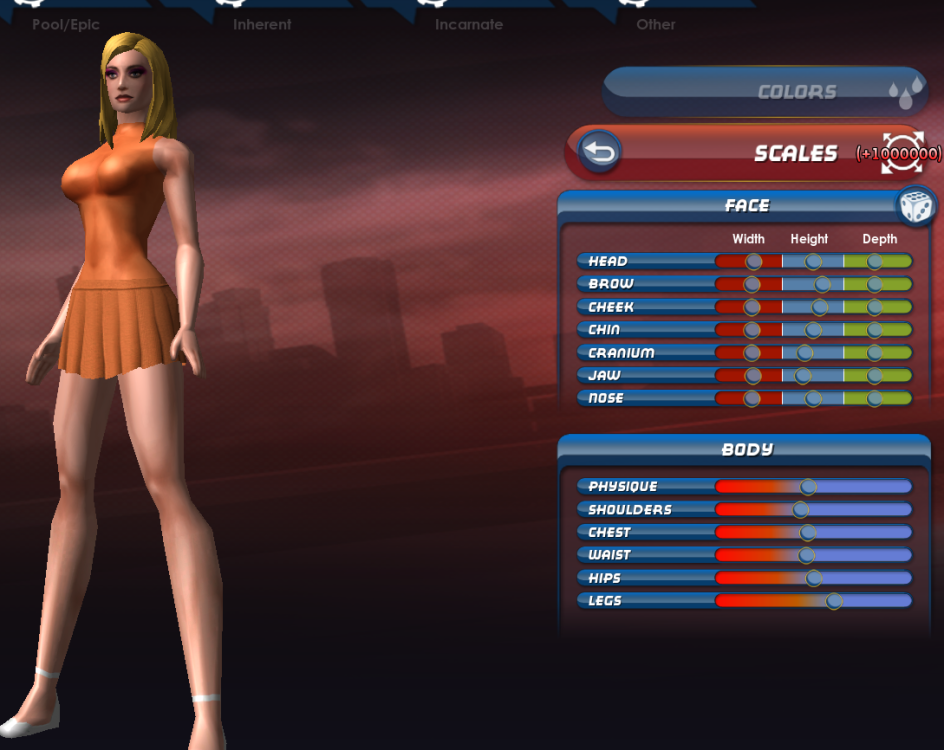
Task: Click the Chin width slider handle
Action: 752,330
